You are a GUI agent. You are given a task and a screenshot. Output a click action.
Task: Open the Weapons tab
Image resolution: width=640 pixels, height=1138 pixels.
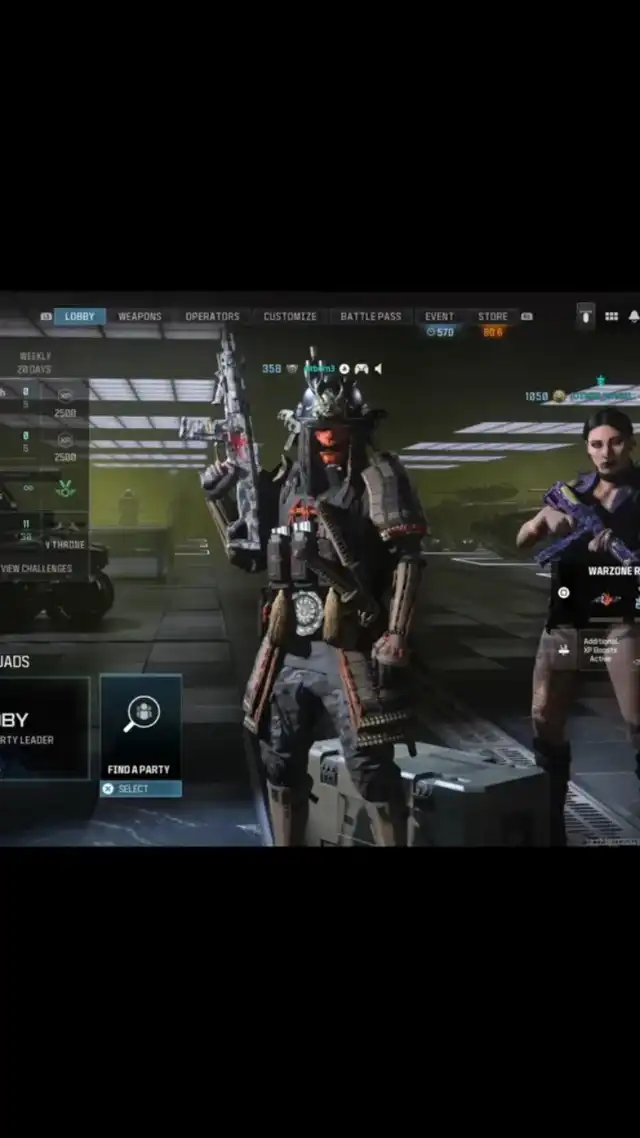[x=140, y=317]
